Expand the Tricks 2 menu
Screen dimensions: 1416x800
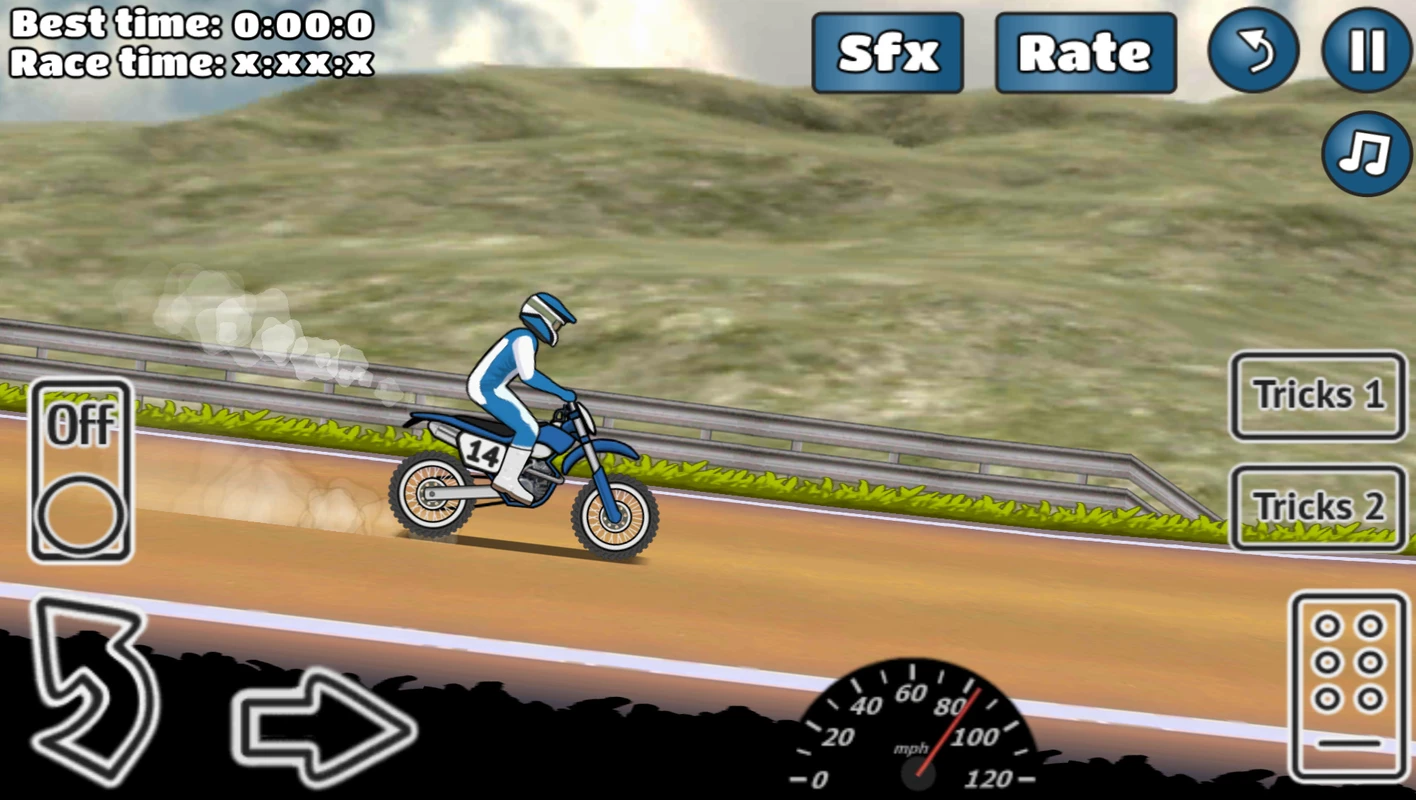point(1316,506)
